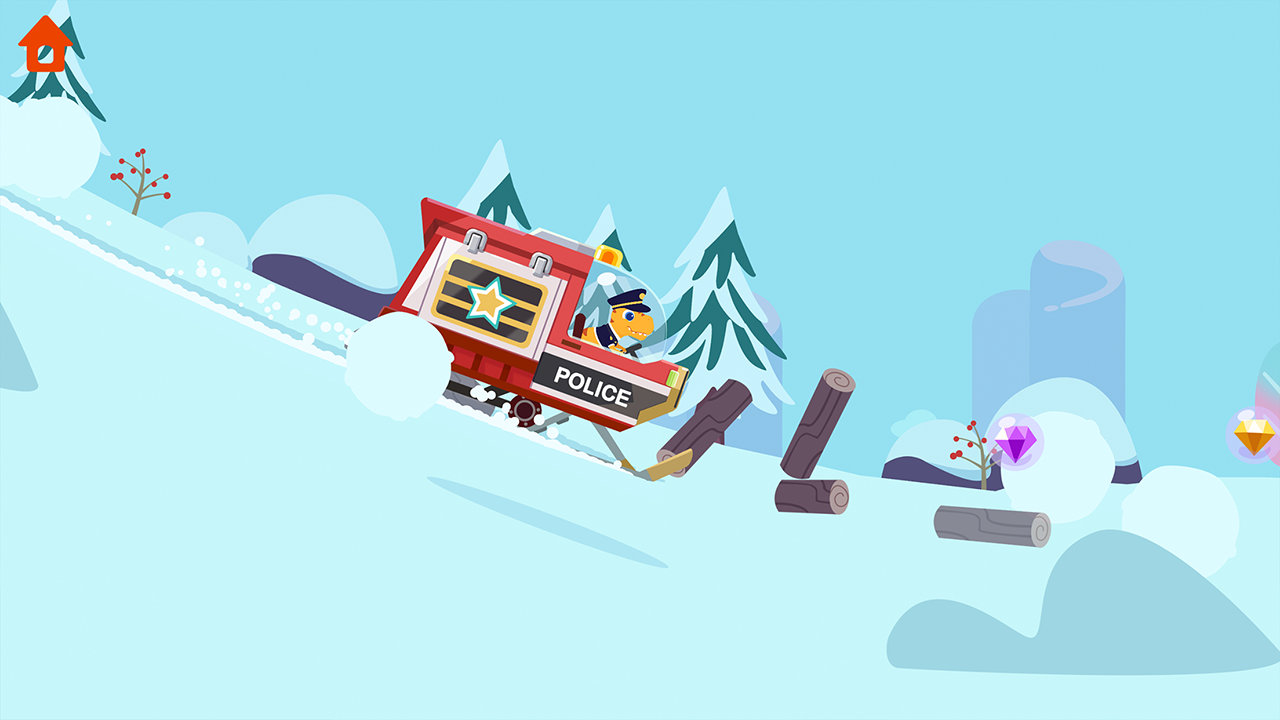Select the long log lying on the snow

click(990, 522)
